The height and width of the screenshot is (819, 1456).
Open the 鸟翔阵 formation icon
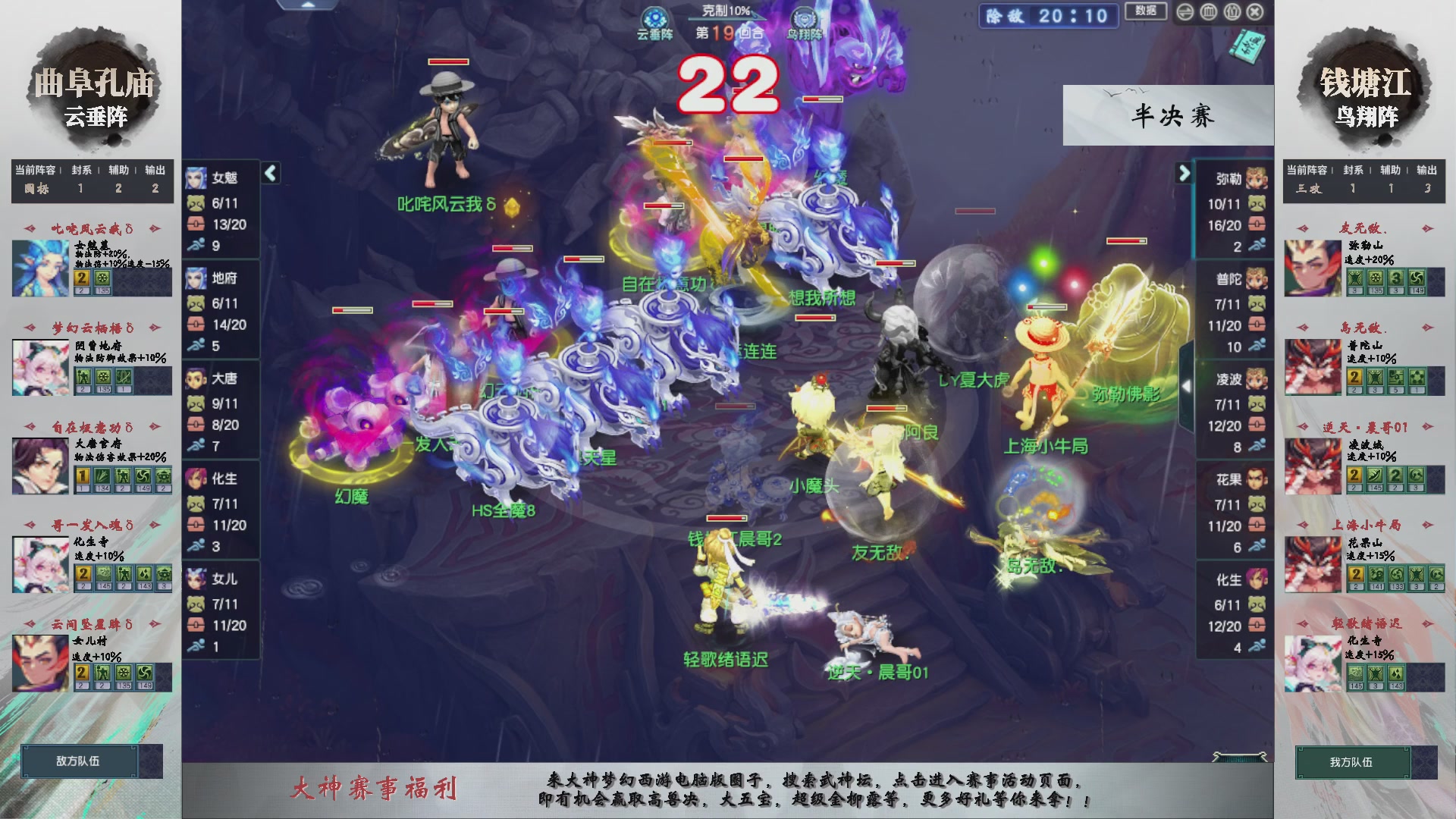(804, 17)
